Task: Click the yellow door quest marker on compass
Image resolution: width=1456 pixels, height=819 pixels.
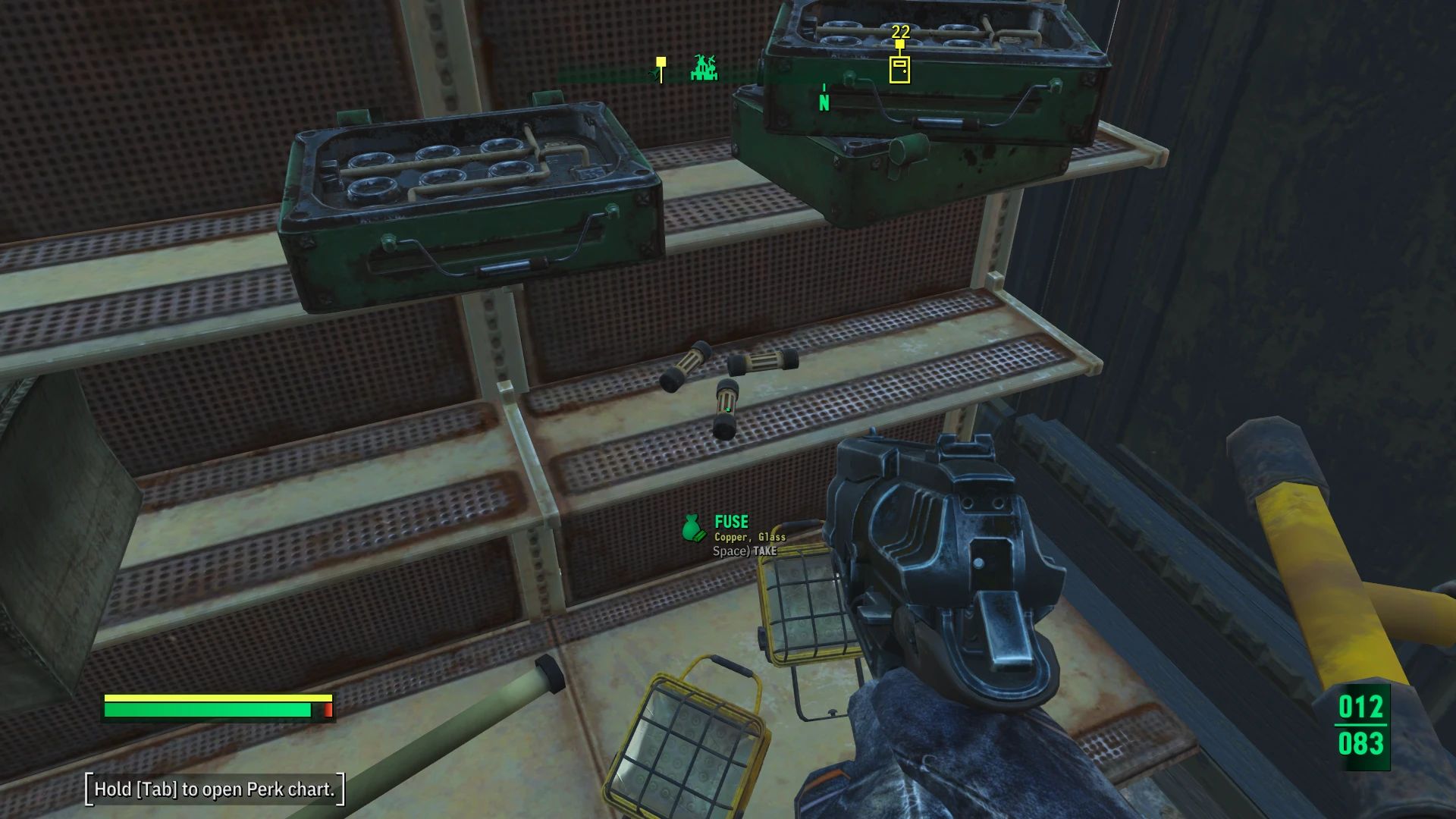Action: click(899, 69)
